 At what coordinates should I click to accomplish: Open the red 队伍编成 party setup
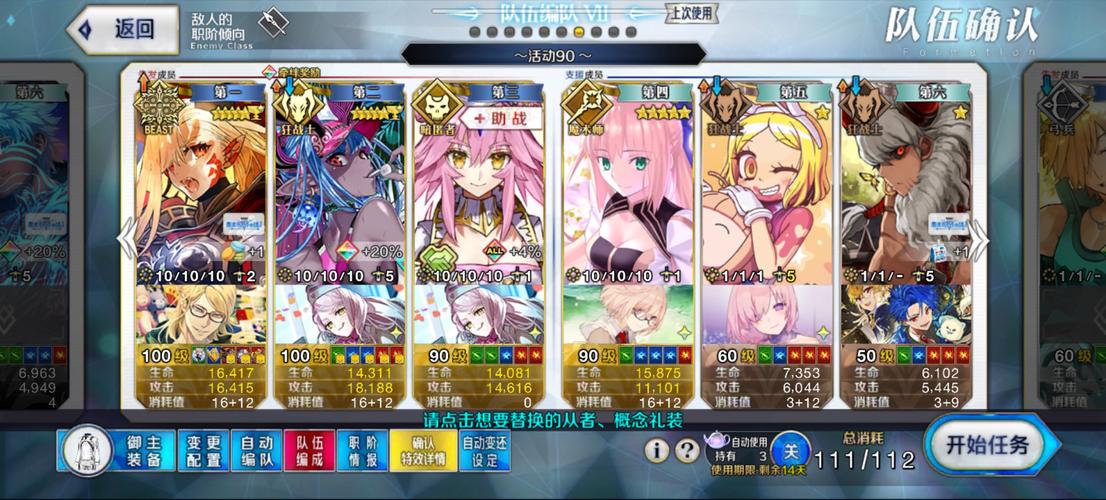310,451
